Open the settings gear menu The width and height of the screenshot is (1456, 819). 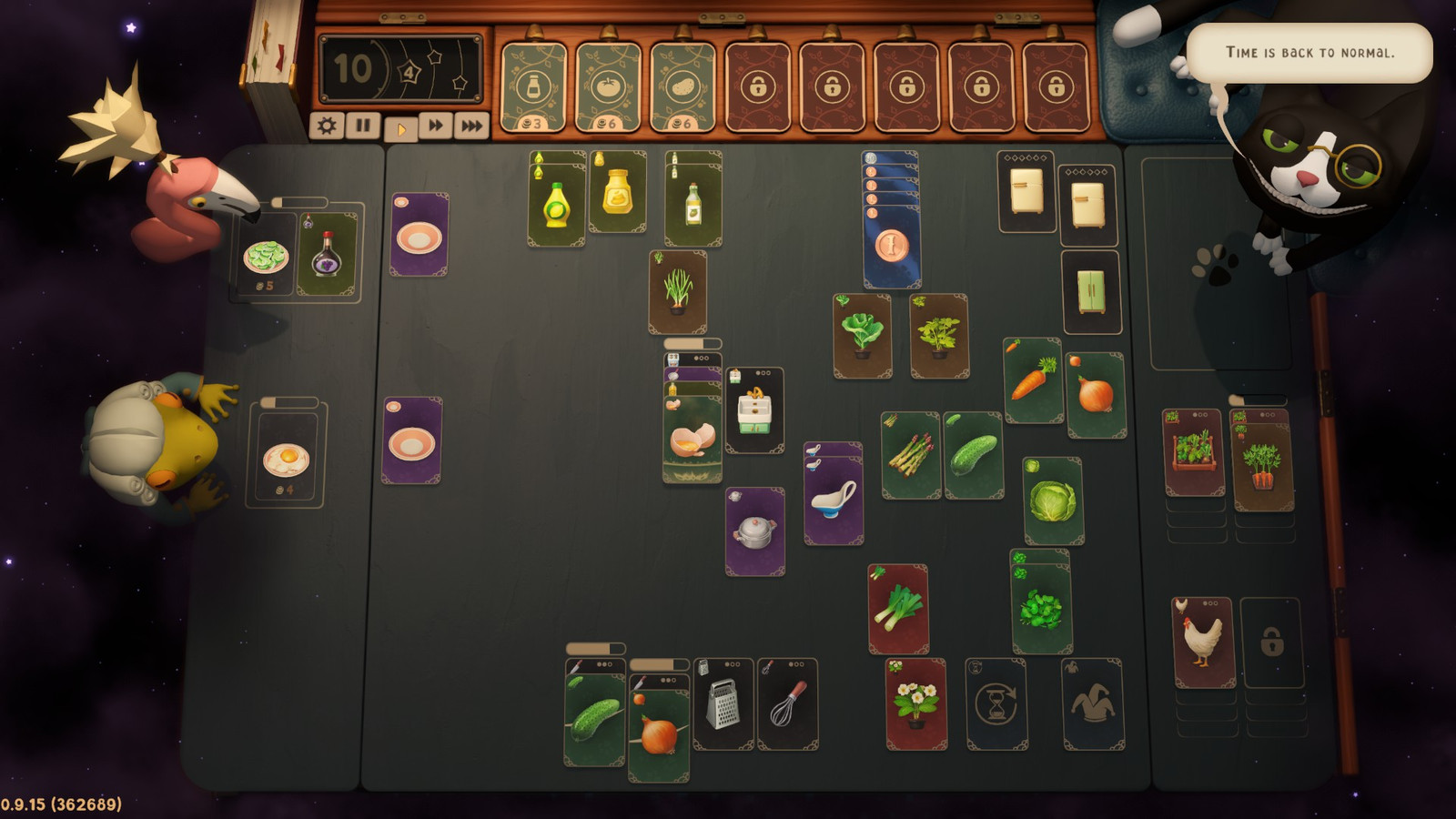329,125
